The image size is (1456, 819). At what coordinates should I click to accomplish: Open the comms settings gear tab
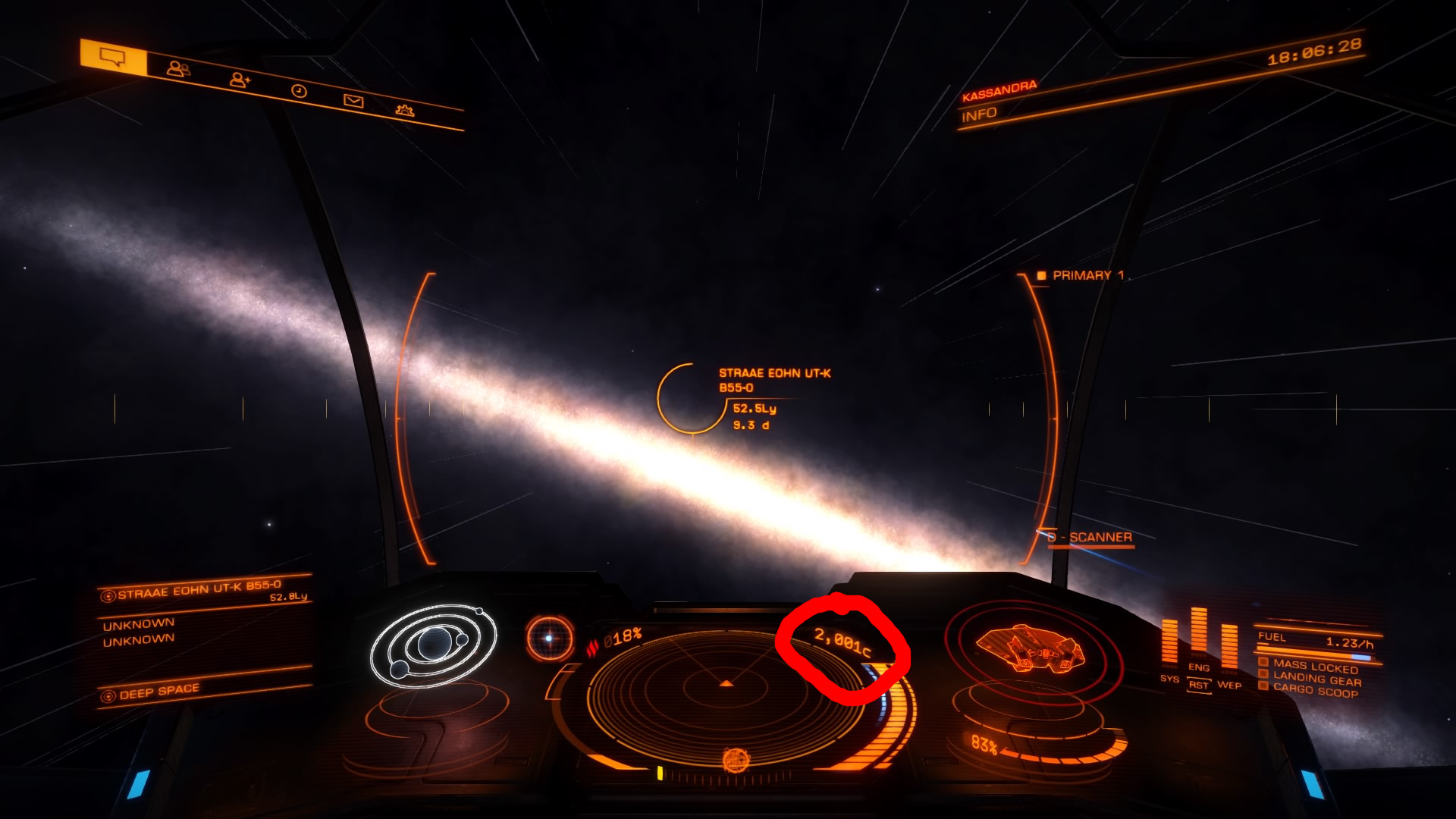coord(405,111)
